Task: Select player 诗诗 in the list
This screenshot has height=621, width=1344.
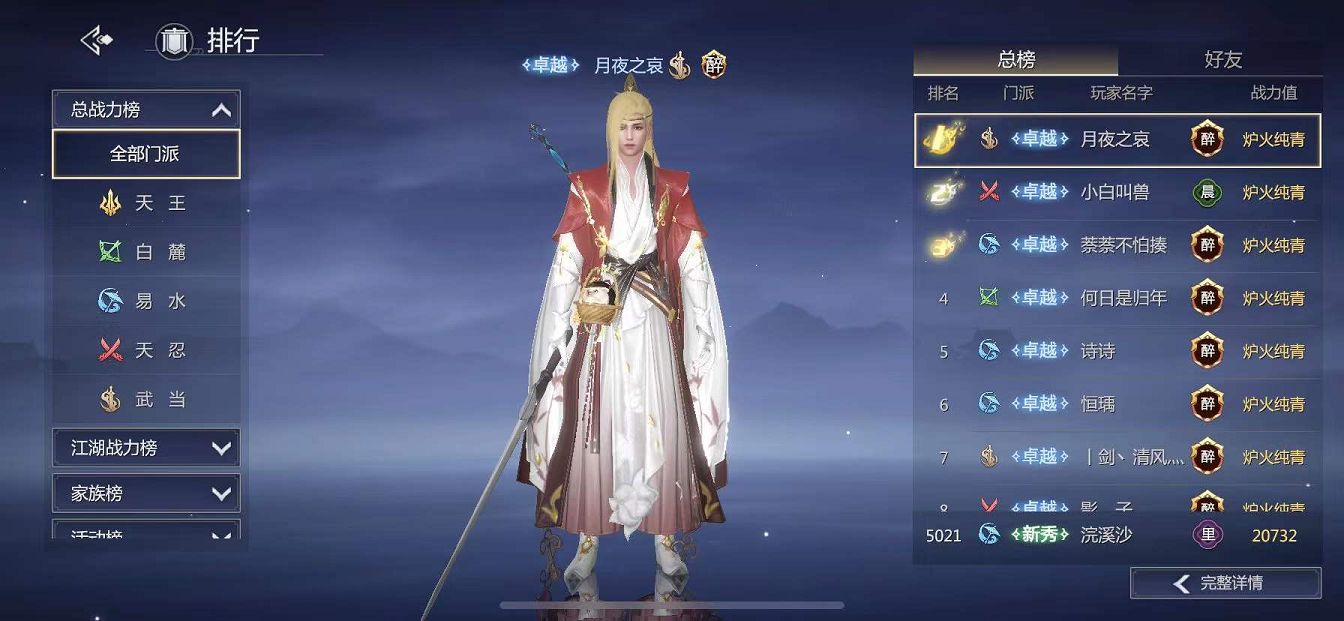Action: pos(1117,351)
